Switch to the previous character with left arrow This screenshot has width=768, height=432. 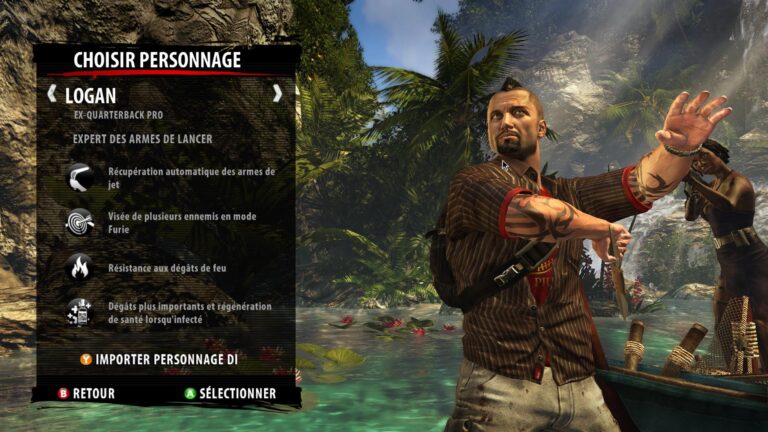[53, 95]
